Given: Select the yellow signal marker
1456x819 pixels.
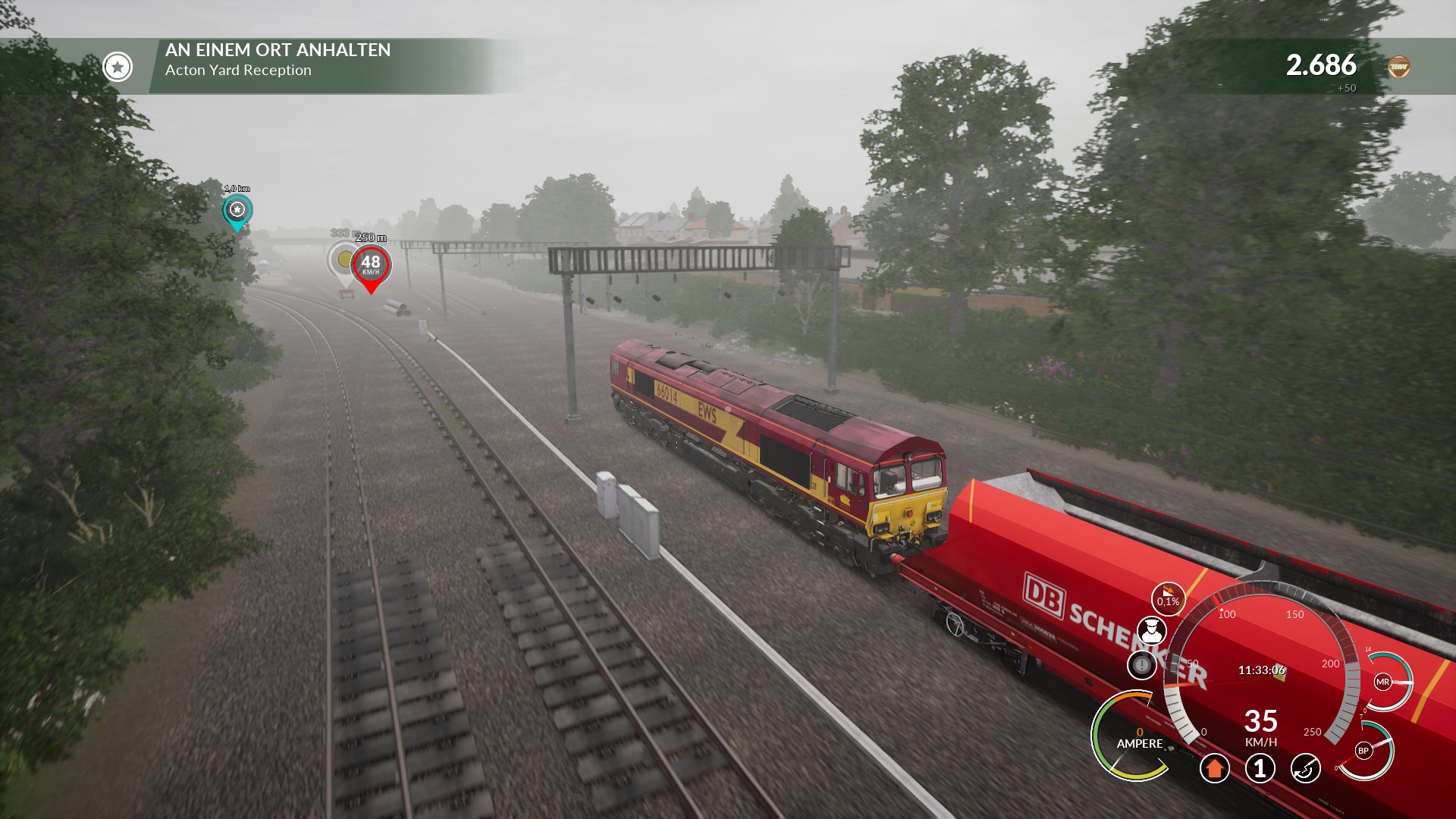Looking at the screenshot, I should click(344, 260).
